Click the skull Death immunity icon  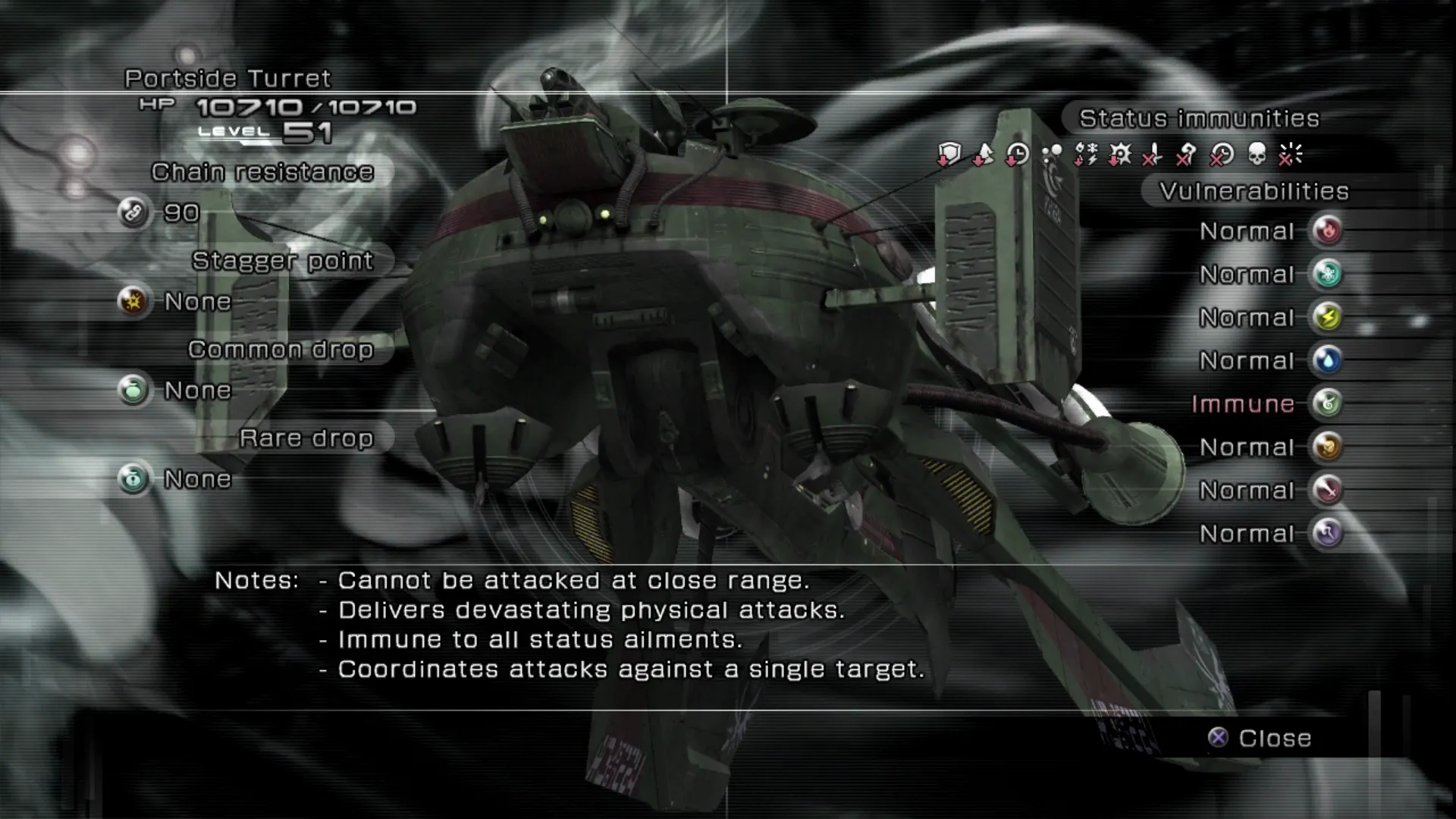[1257, 155]
